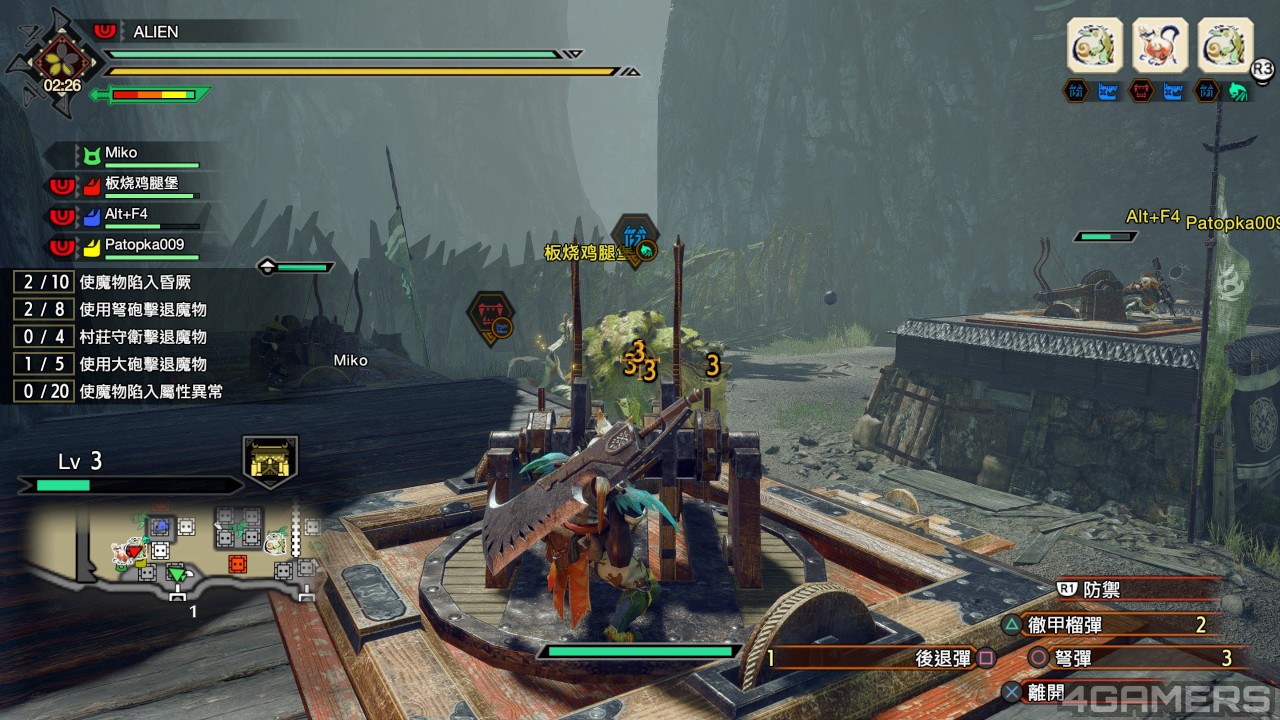Select the golden gate emblem icon

[x=270, y=462]
